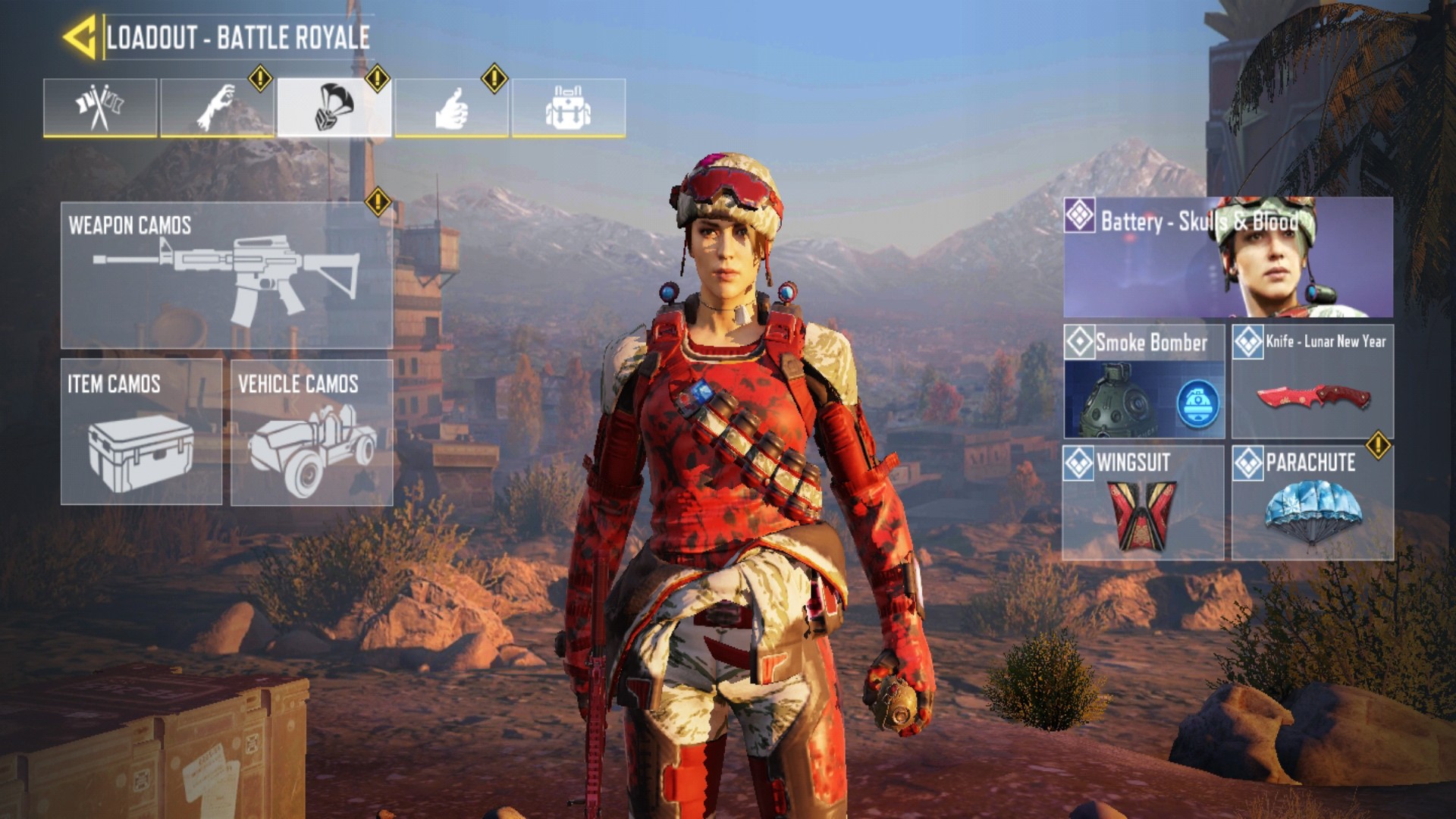Switch to the crossed flags tab
The width and height of the screenshot is (1456, 819).
point(100,108)
